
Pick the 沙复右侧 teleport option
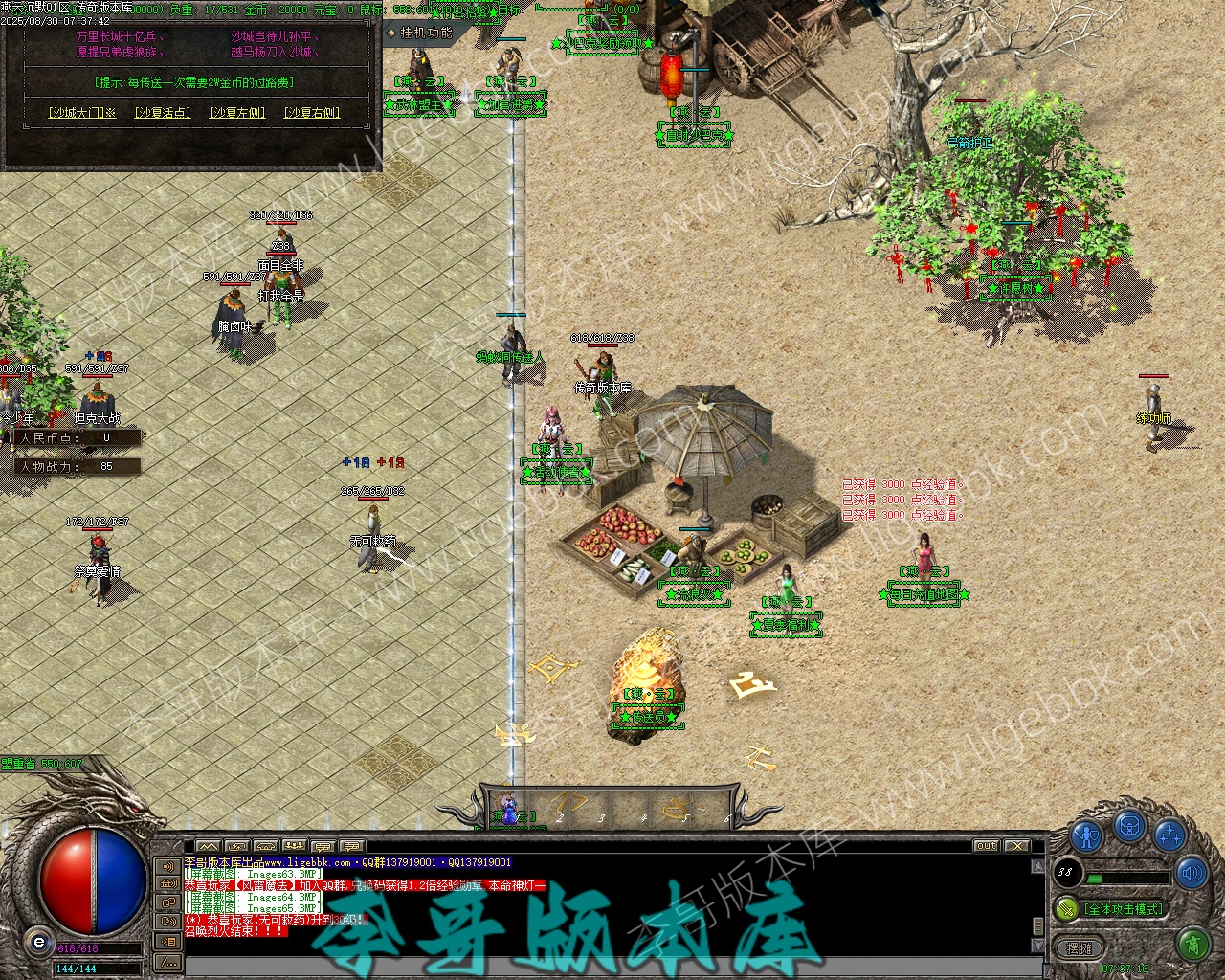click(312, 113)
